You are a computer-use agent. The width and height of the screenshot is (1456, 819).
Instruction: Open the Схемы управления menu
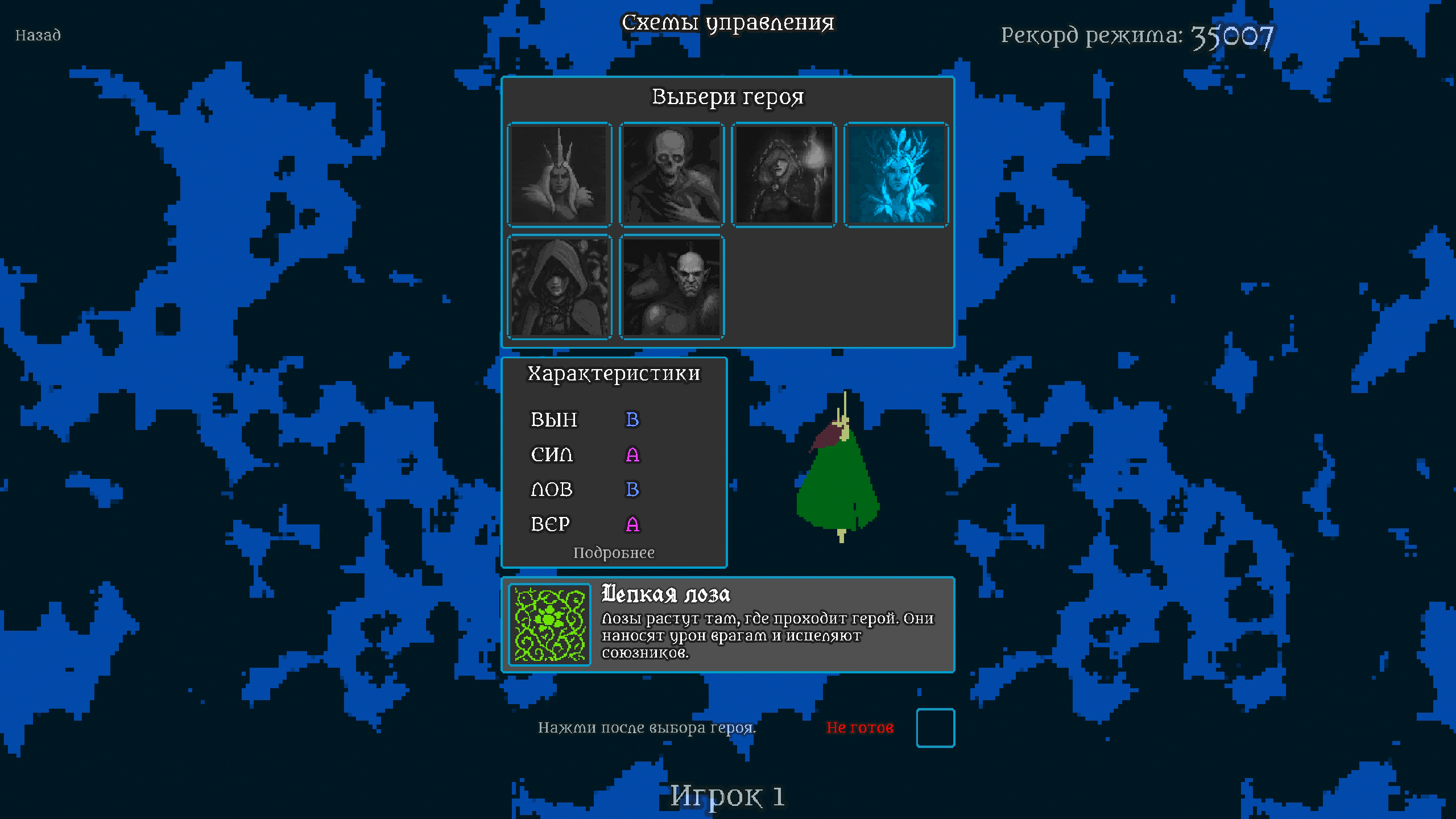[x=728, y=23]
